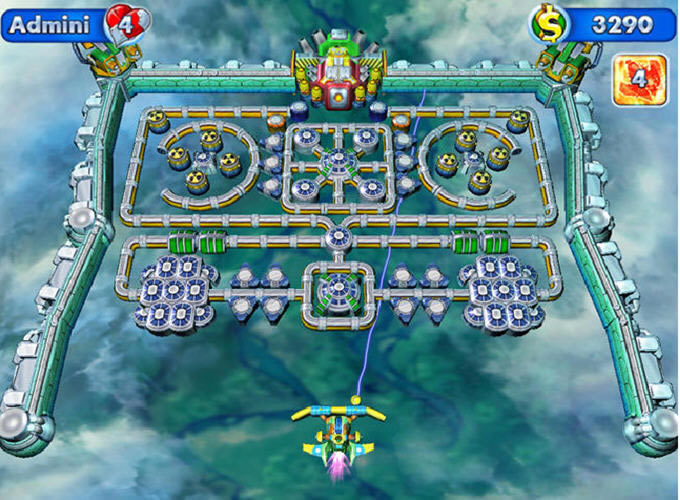Viewport: 680px width, 500px height.
Task: Click the gold dollar sign money icon
Action: tap(549, 22)
